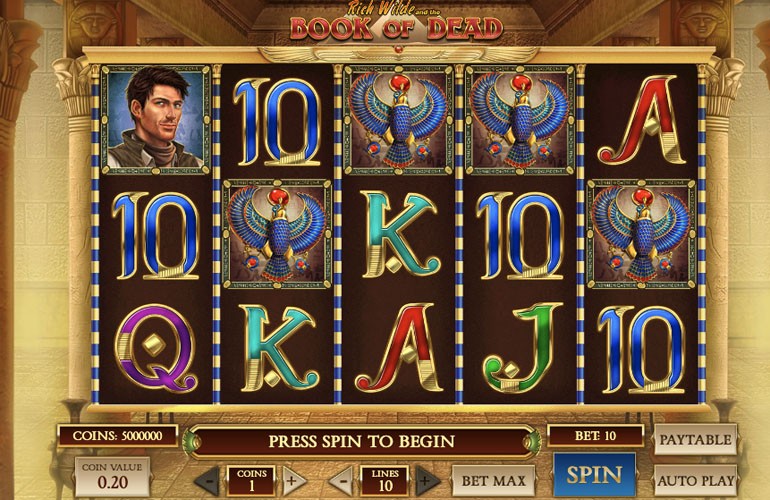Increase the number of coins

[x=293, y=478]
